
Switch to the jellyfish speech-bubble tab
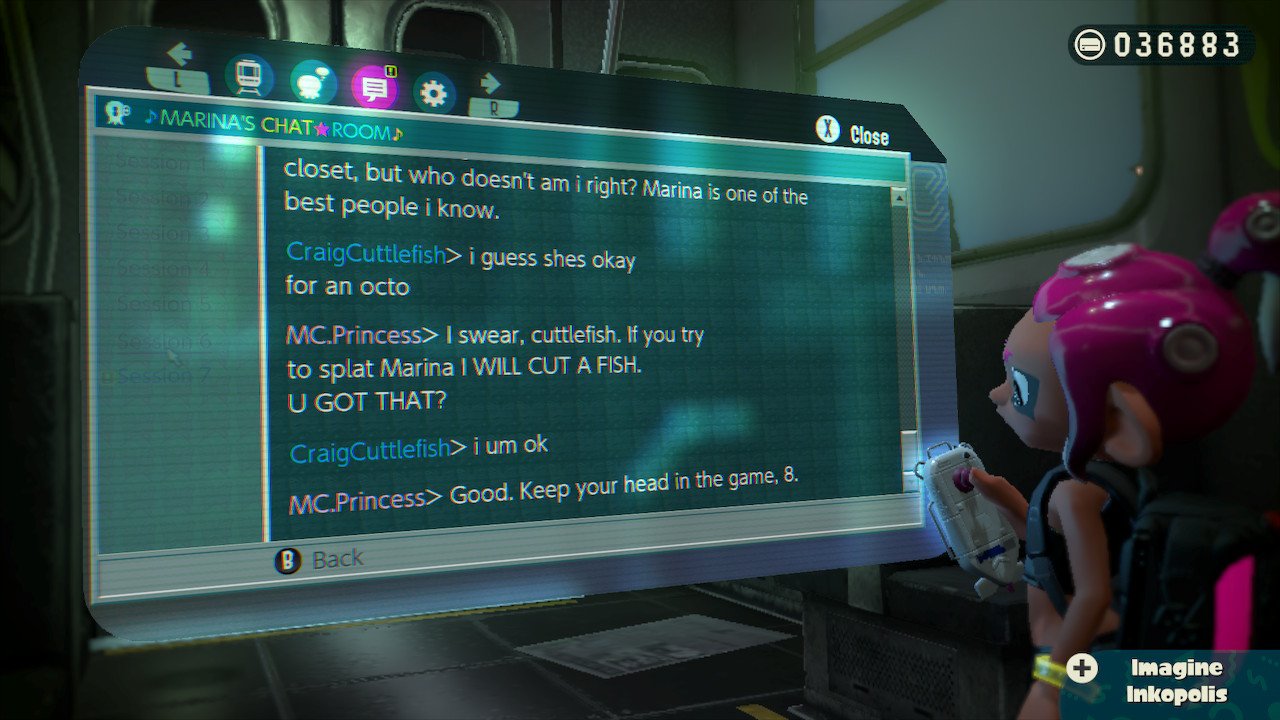(313, 83)
